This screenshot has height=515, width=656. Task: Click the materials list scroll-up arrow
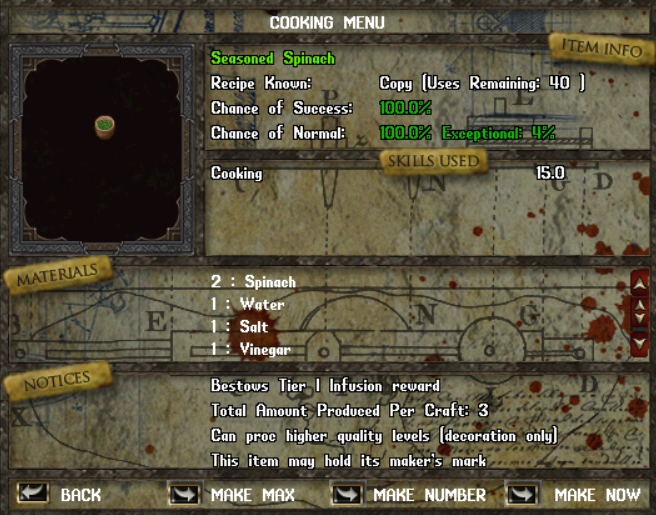[x=640, y=284]
